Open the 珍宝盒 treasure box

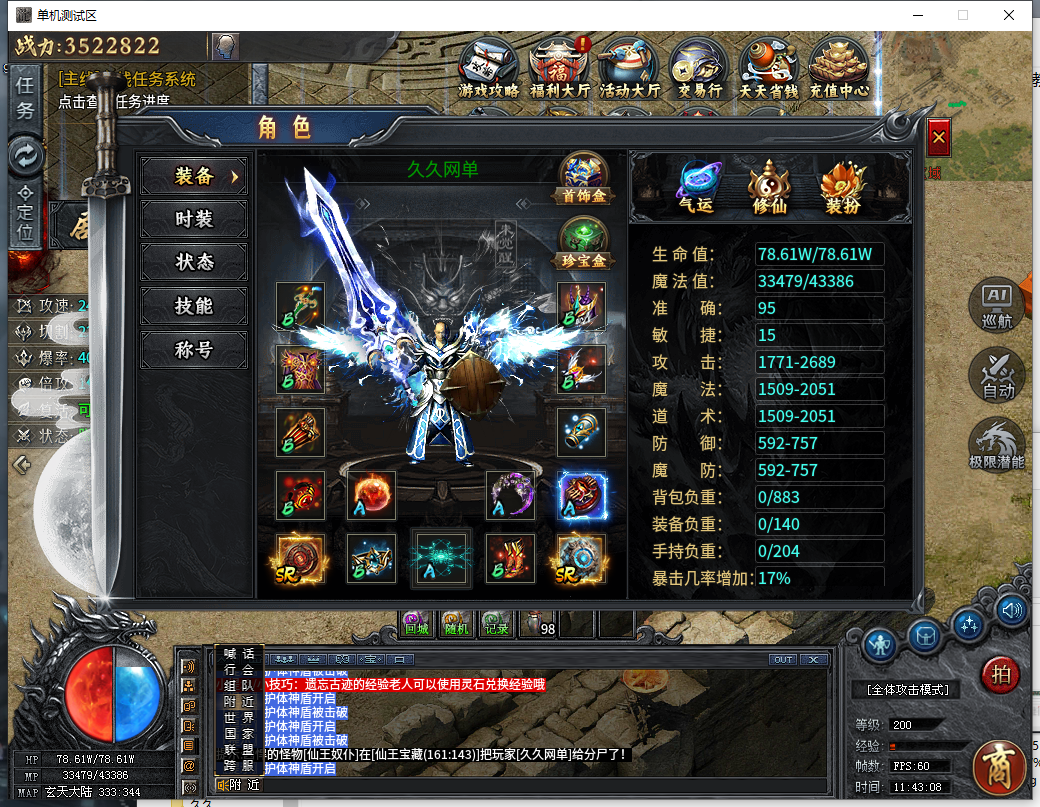tap(583, 243)
